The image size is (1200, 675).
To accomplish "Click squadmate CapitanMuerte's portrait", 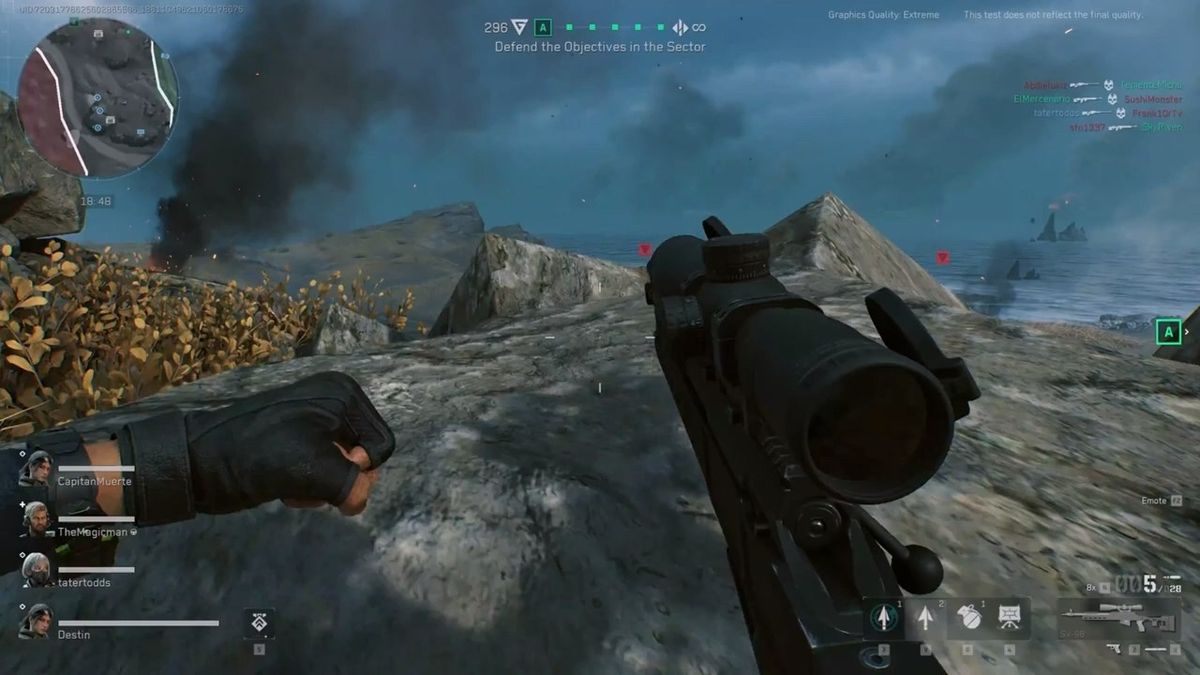I will (x=37, y=468).
